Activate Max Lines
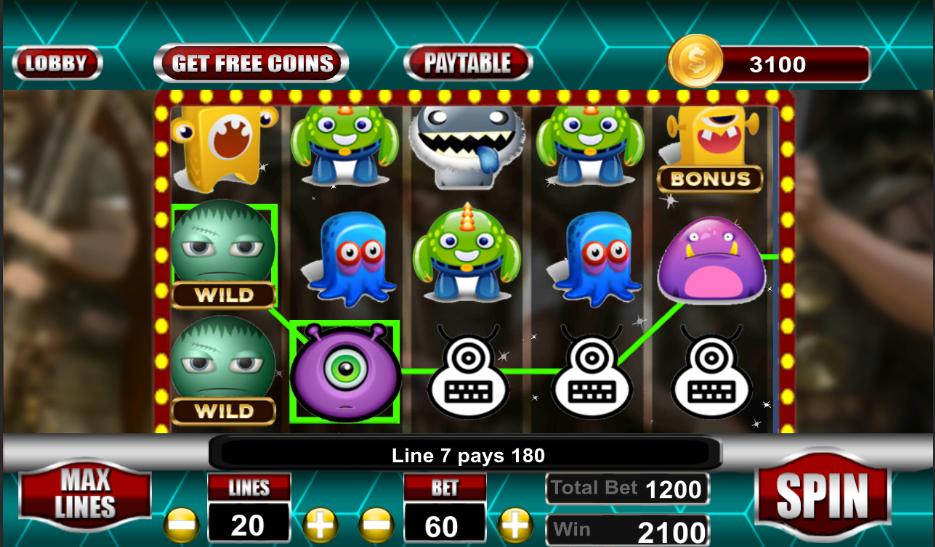 [85, 494]
